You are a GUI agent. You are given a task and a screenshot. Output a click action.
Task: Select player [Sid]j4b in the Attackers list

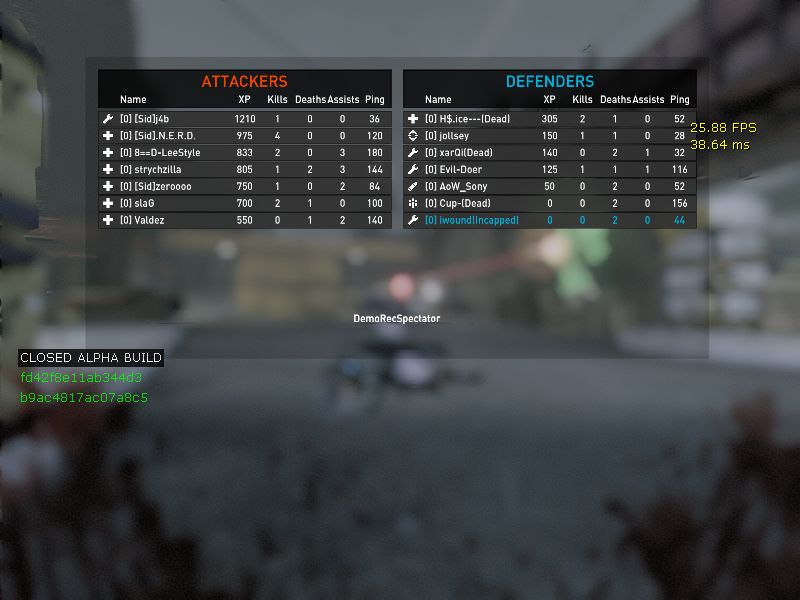tap(244, 119)
